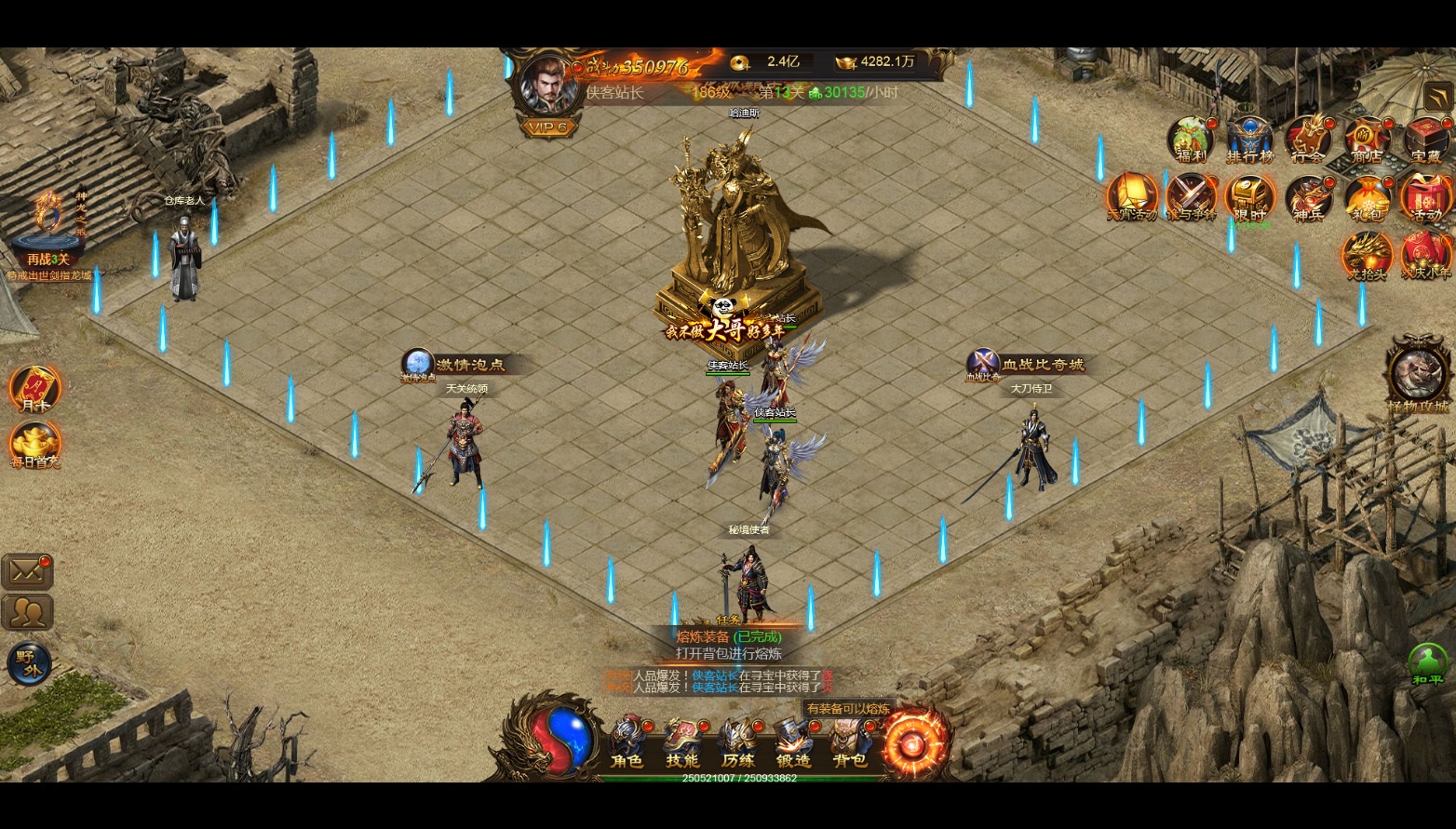Open the 锻造 forging menu

(x=793, y=742)
